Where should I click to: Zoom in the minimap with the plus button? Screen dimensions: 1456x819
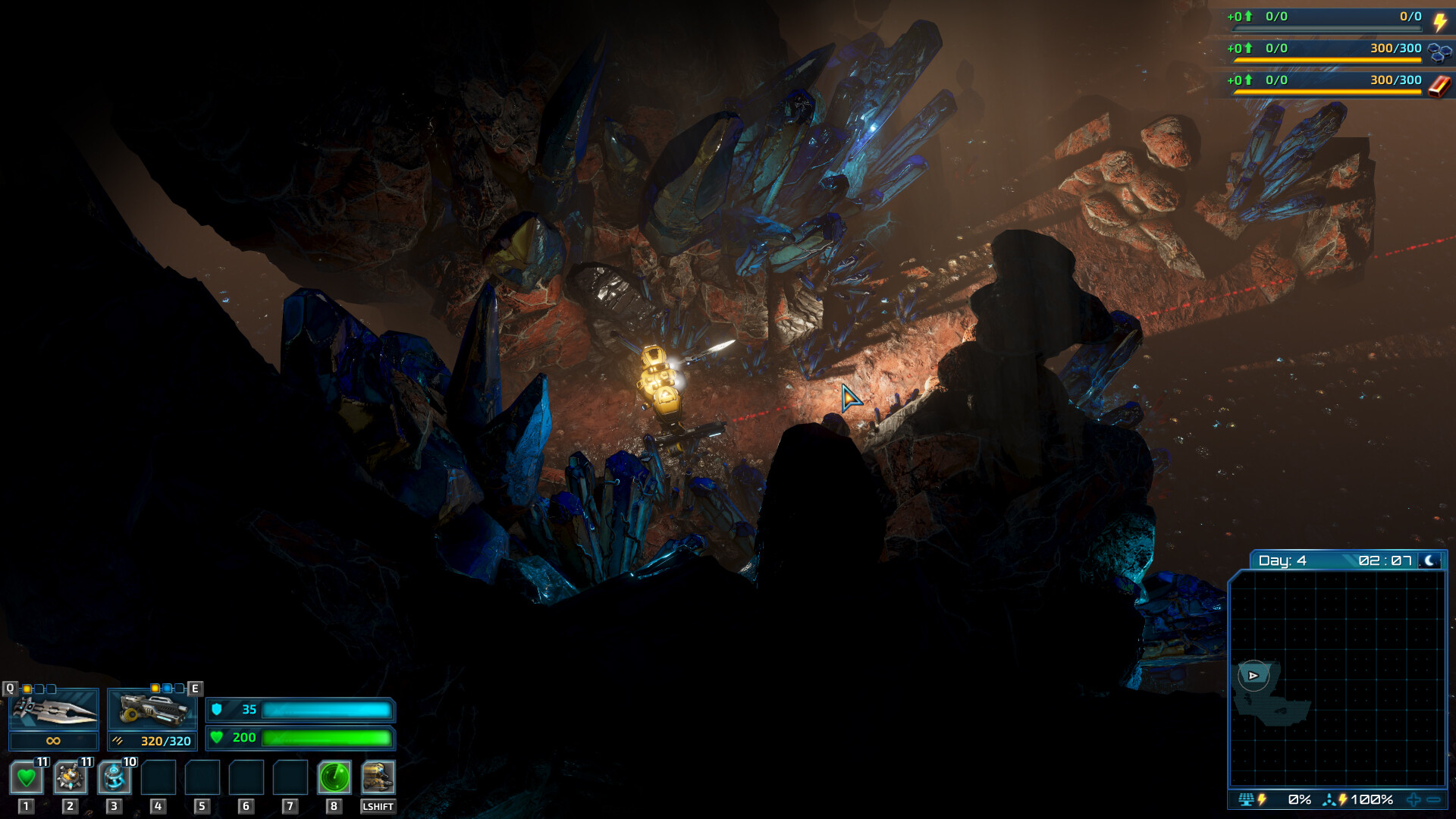coord(1414,799)
